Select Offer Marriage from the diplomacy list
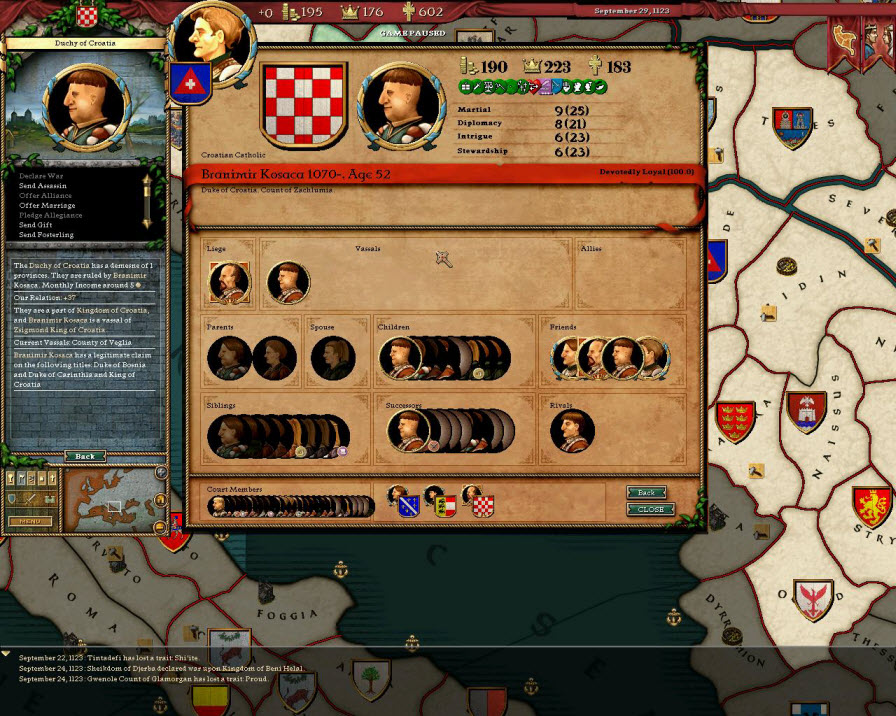This screenshot has height=716, width=896. coord(47,205)
